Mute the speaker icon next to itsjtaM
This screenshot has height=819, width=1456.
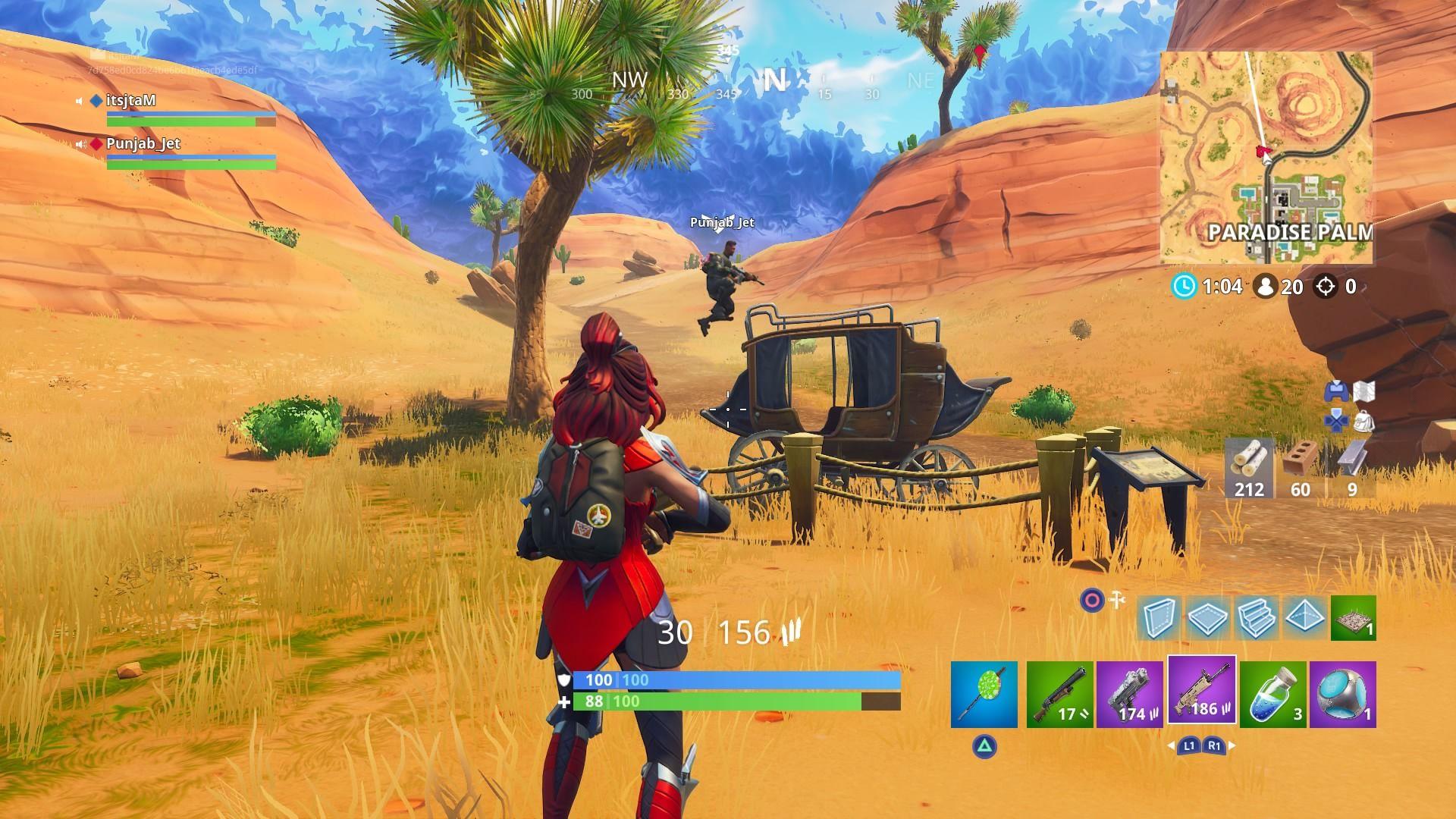tap(81, 99)
